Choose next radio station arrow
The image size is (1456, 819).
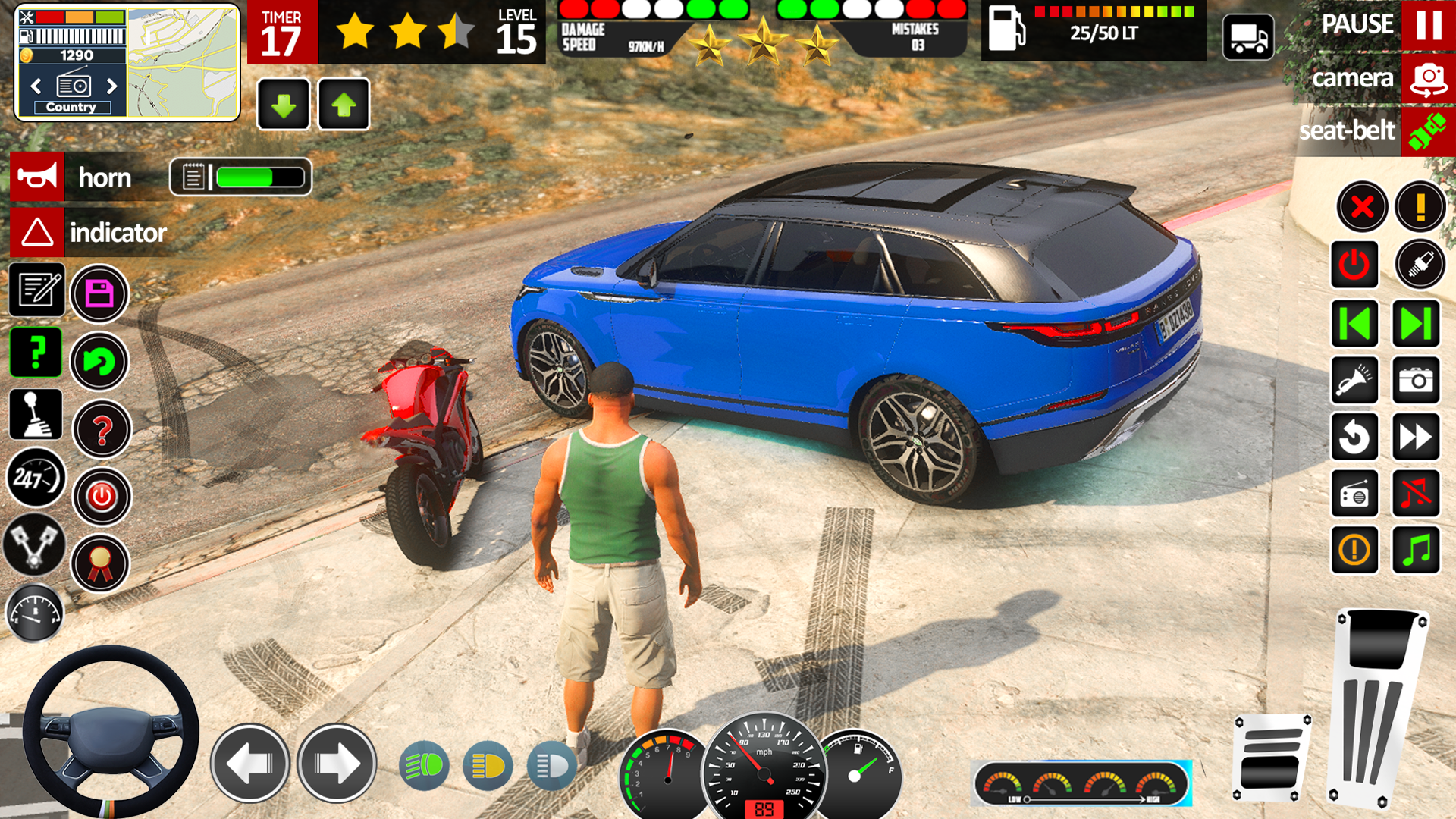(112, 86)
